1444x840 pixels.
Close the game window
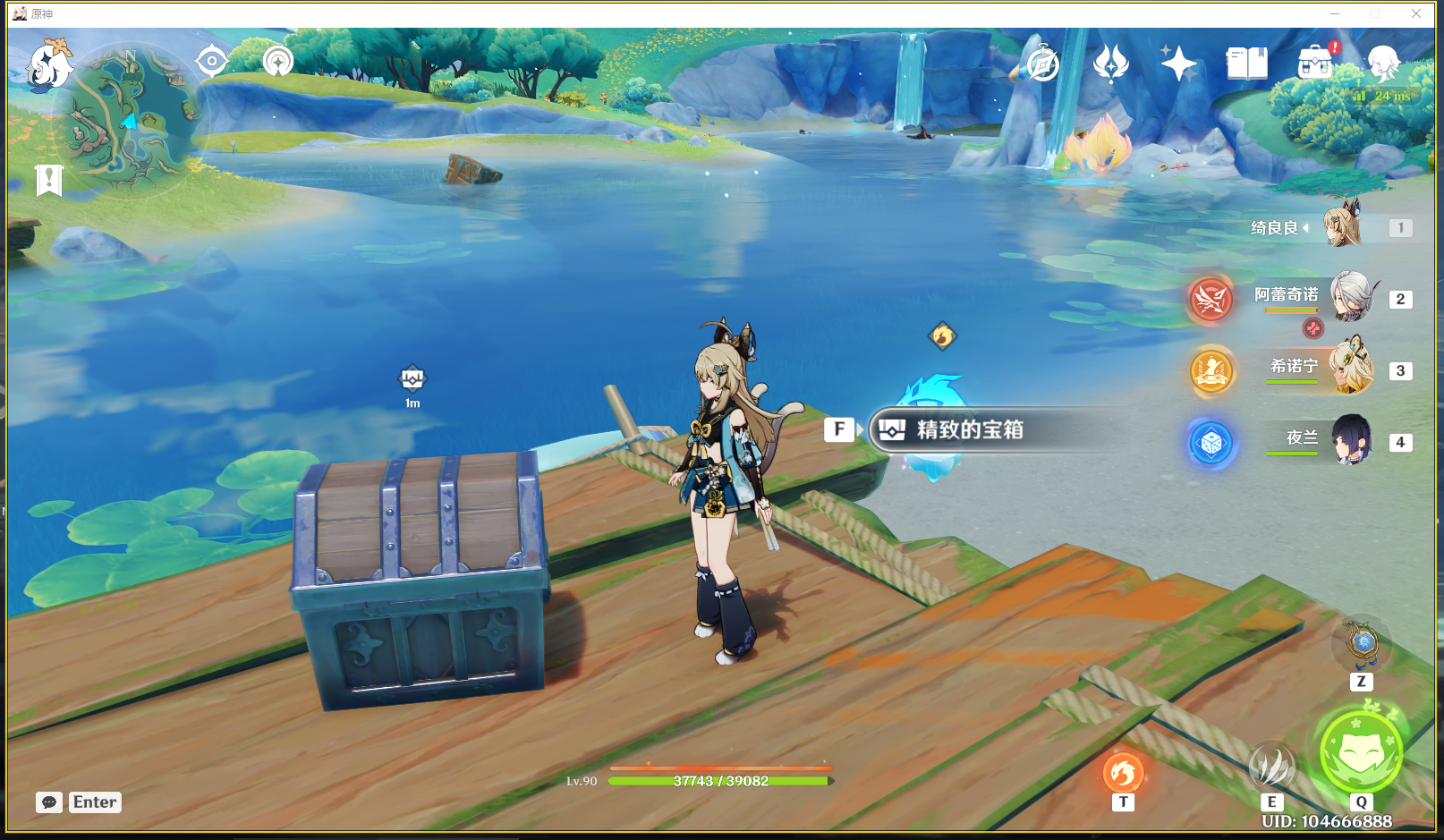(1416, 13)
